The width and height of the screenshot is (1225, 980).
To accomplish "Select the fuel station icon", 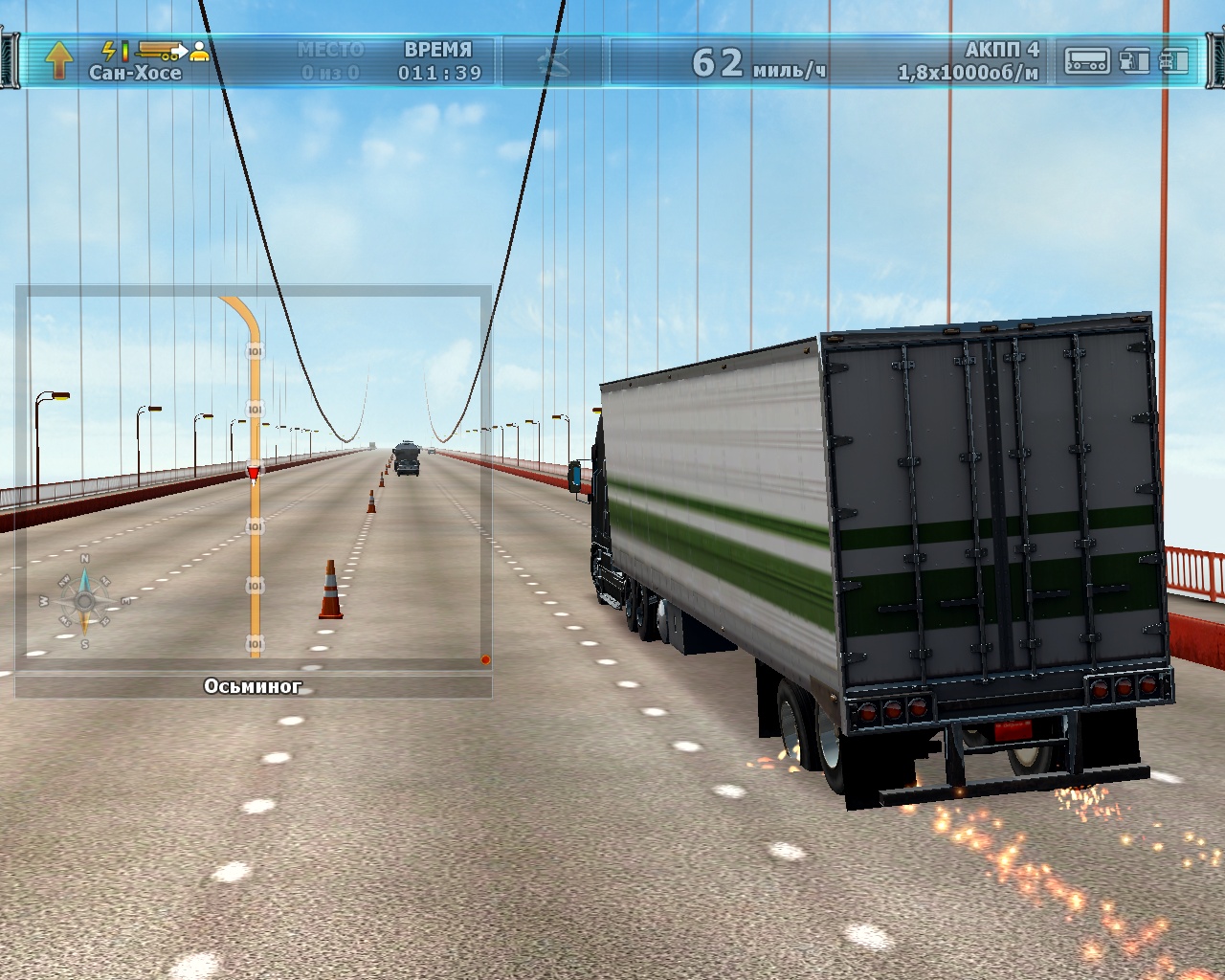I will [x=1134, y=60].
